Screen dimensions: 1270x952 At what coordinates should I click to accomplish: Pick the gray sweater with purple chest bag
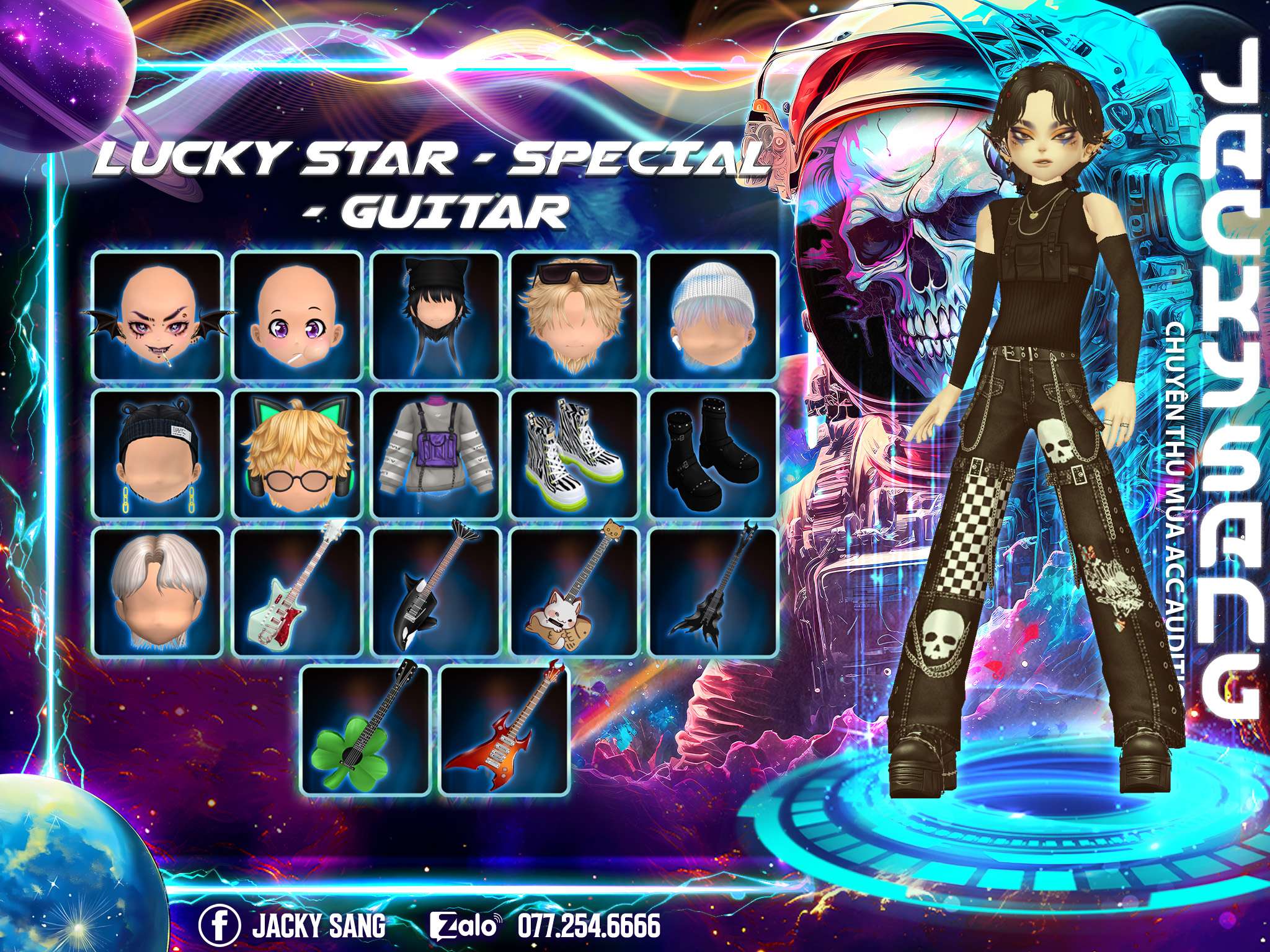[436, 454]
